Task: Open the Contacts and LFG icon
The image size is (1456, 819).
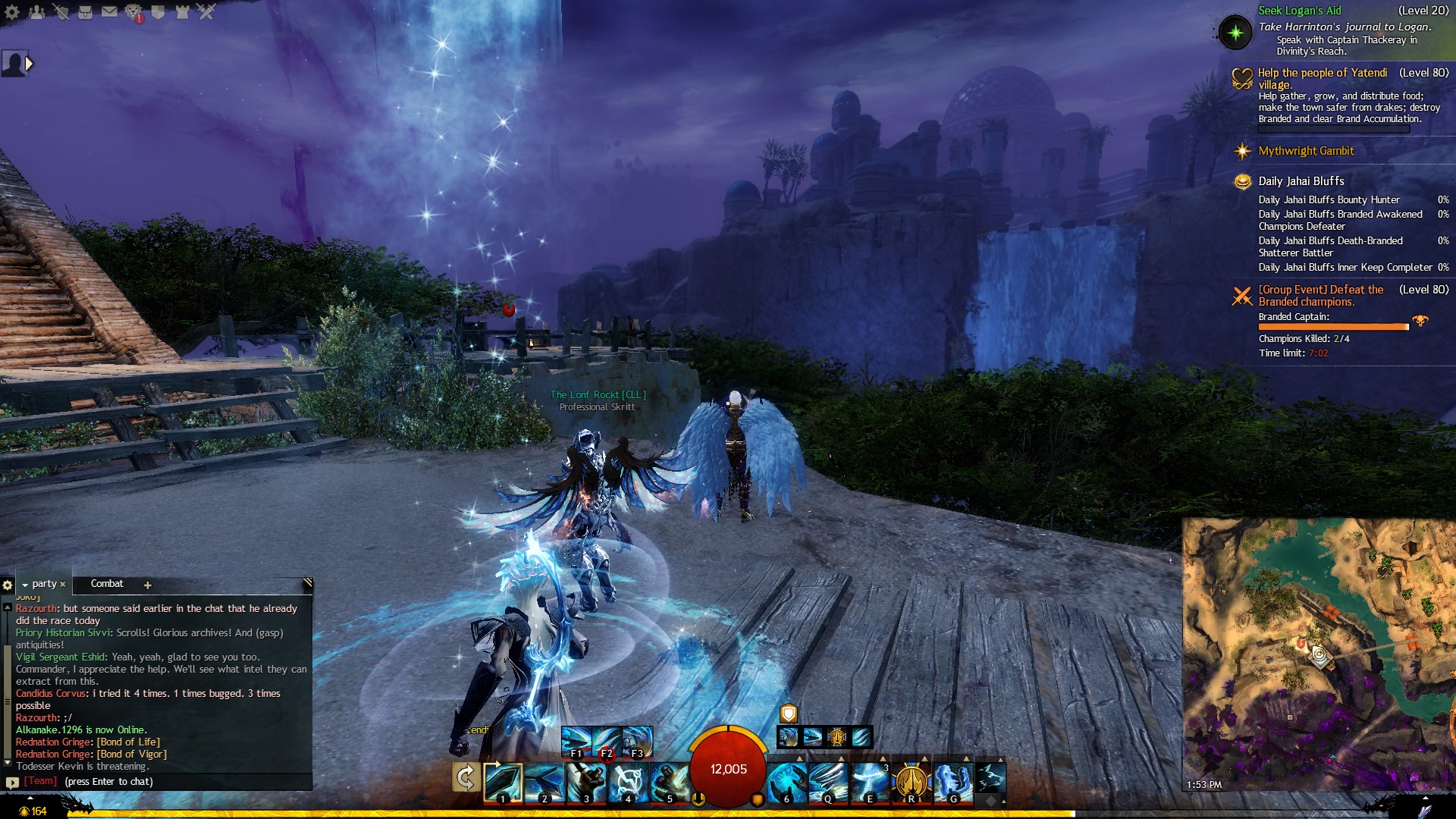Action: 36,11
